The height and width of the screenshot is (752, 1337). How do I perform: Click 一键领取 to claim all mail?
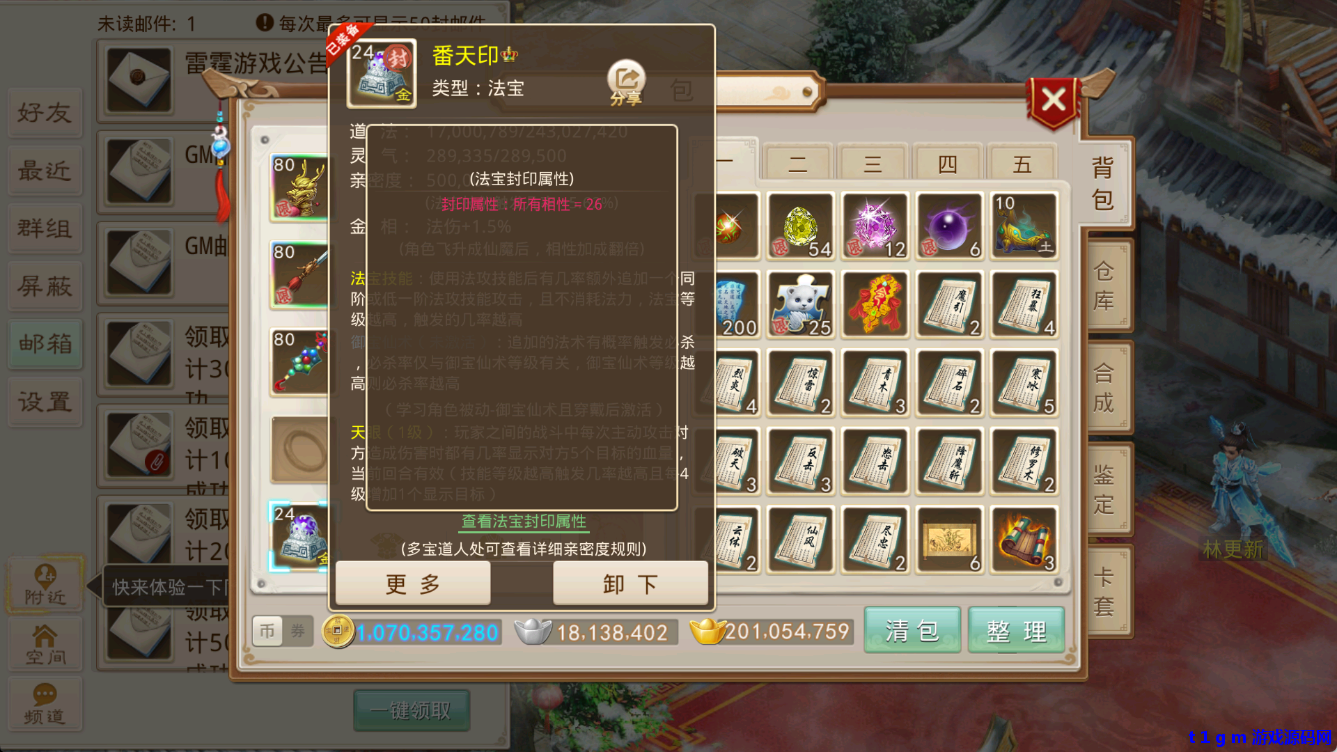[411, 710]
